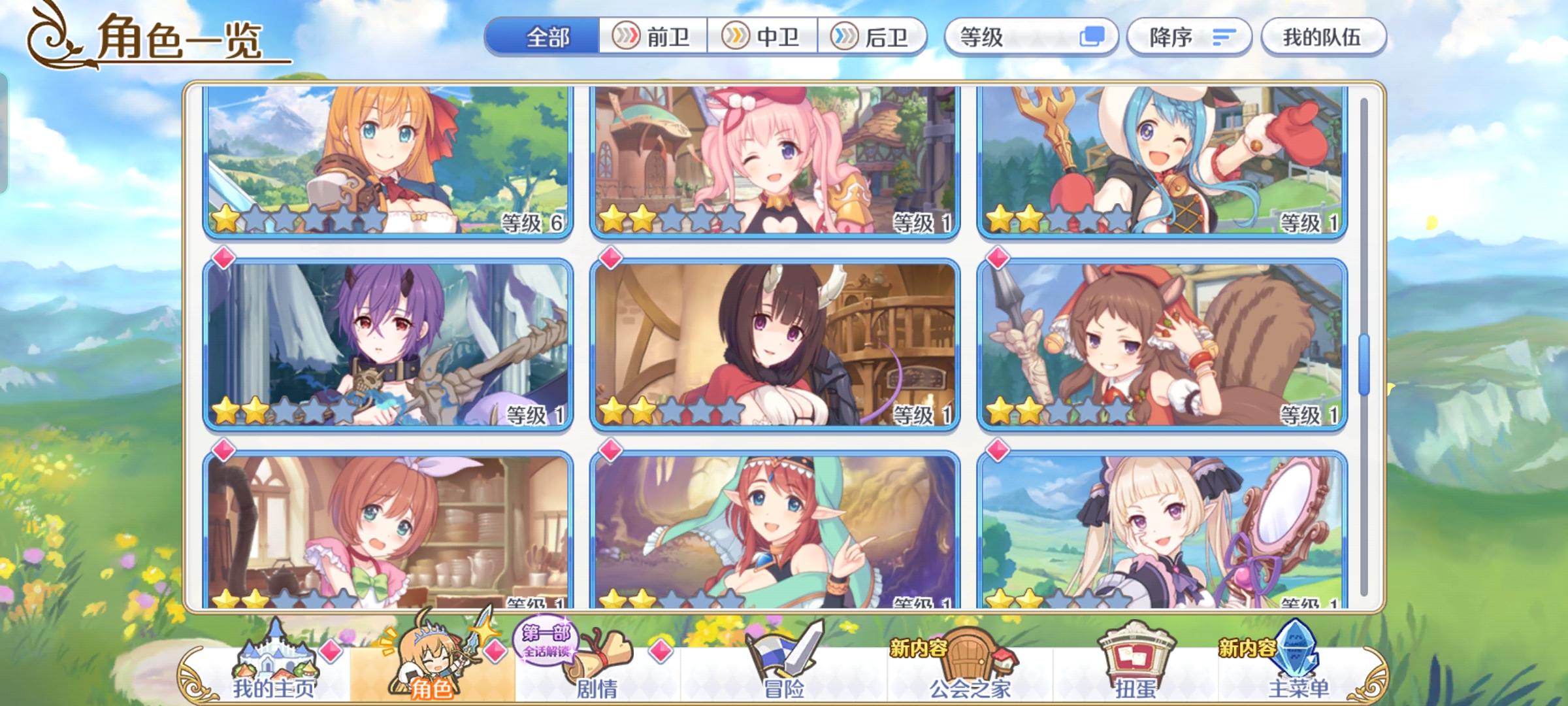The image size is (1568, 706).
Task: Switch to the 全部 filter tab
Action: tap(549, 37)
